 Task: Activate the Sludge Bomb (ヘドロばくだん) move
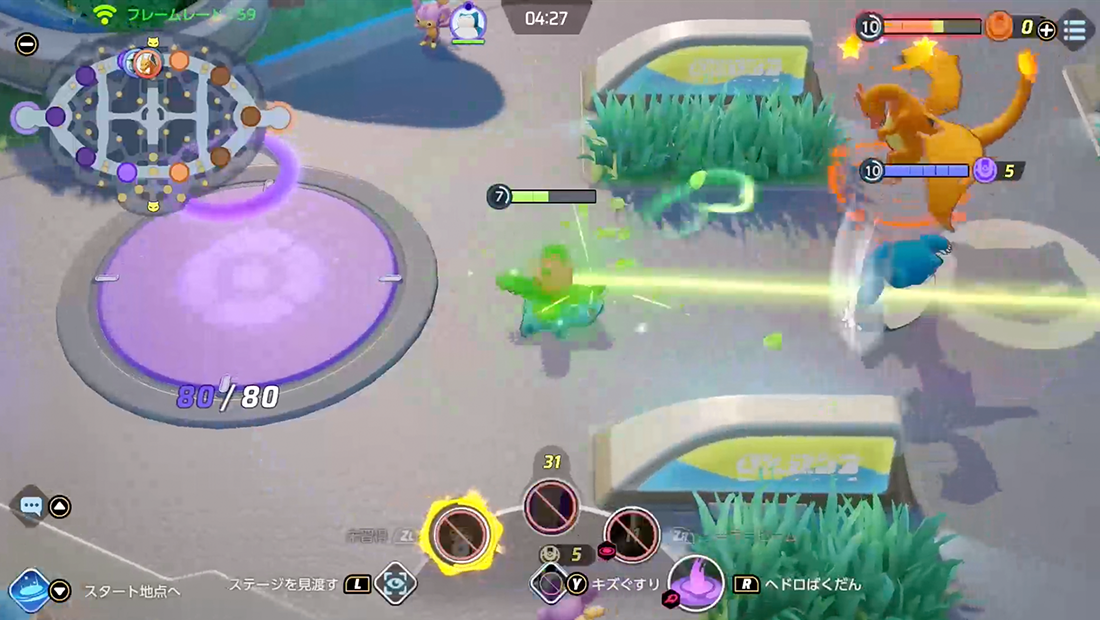tap(696, 583)
